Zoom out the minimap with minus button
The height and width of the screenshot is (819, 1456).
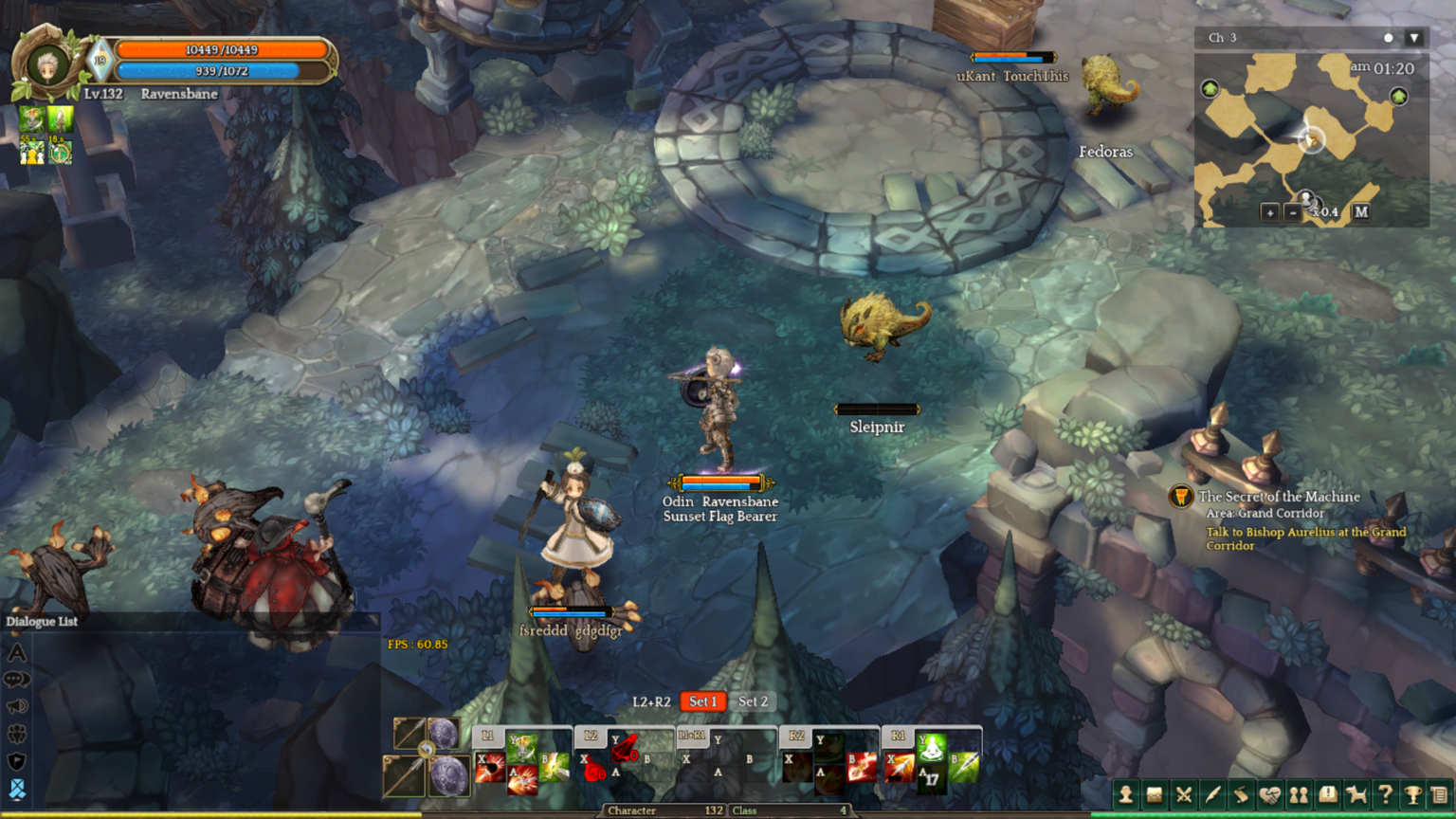tap(1293, 212)
